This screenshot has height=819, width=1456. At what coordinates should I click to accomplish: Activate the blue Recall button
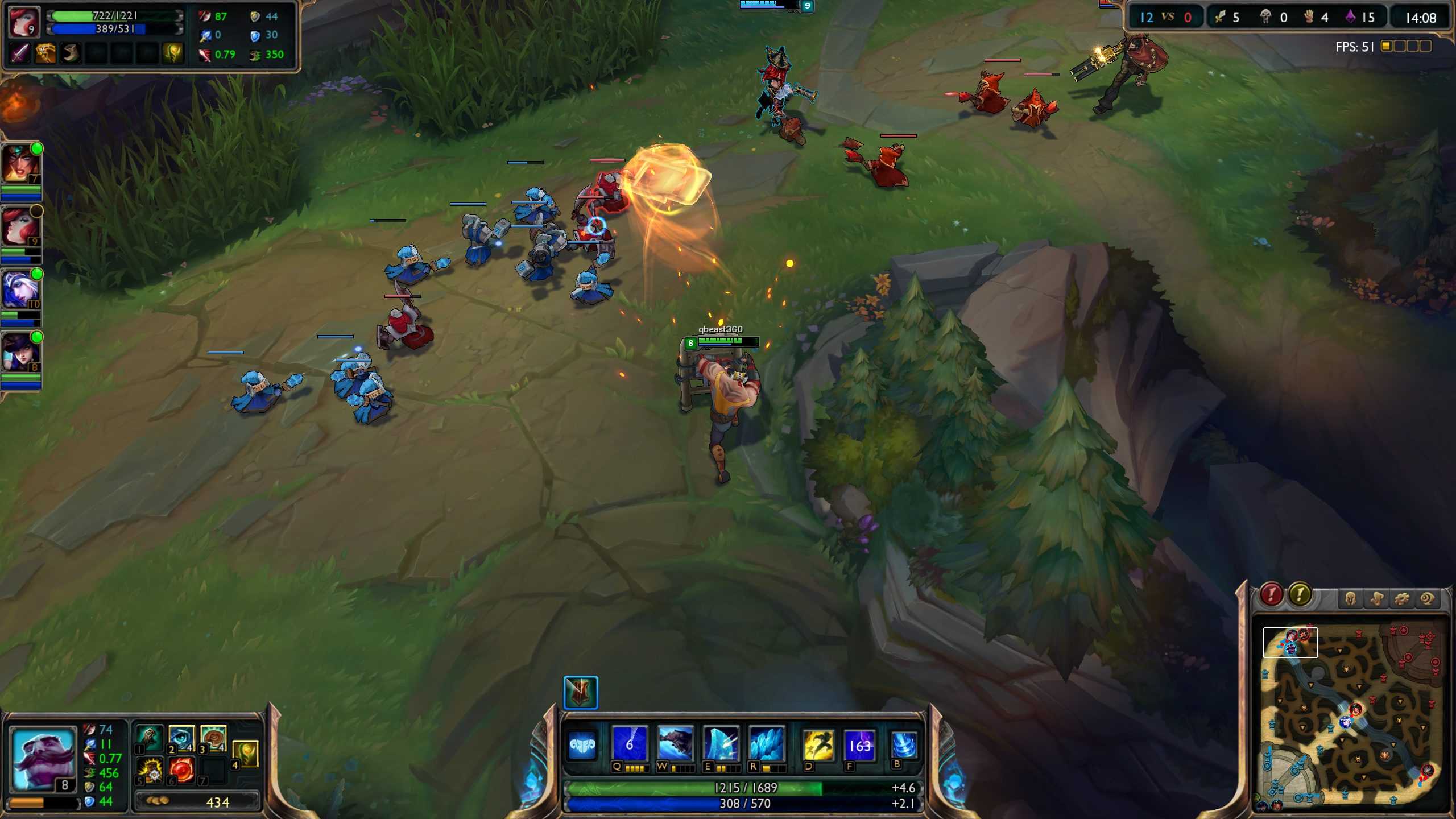[x=904, y=744]
